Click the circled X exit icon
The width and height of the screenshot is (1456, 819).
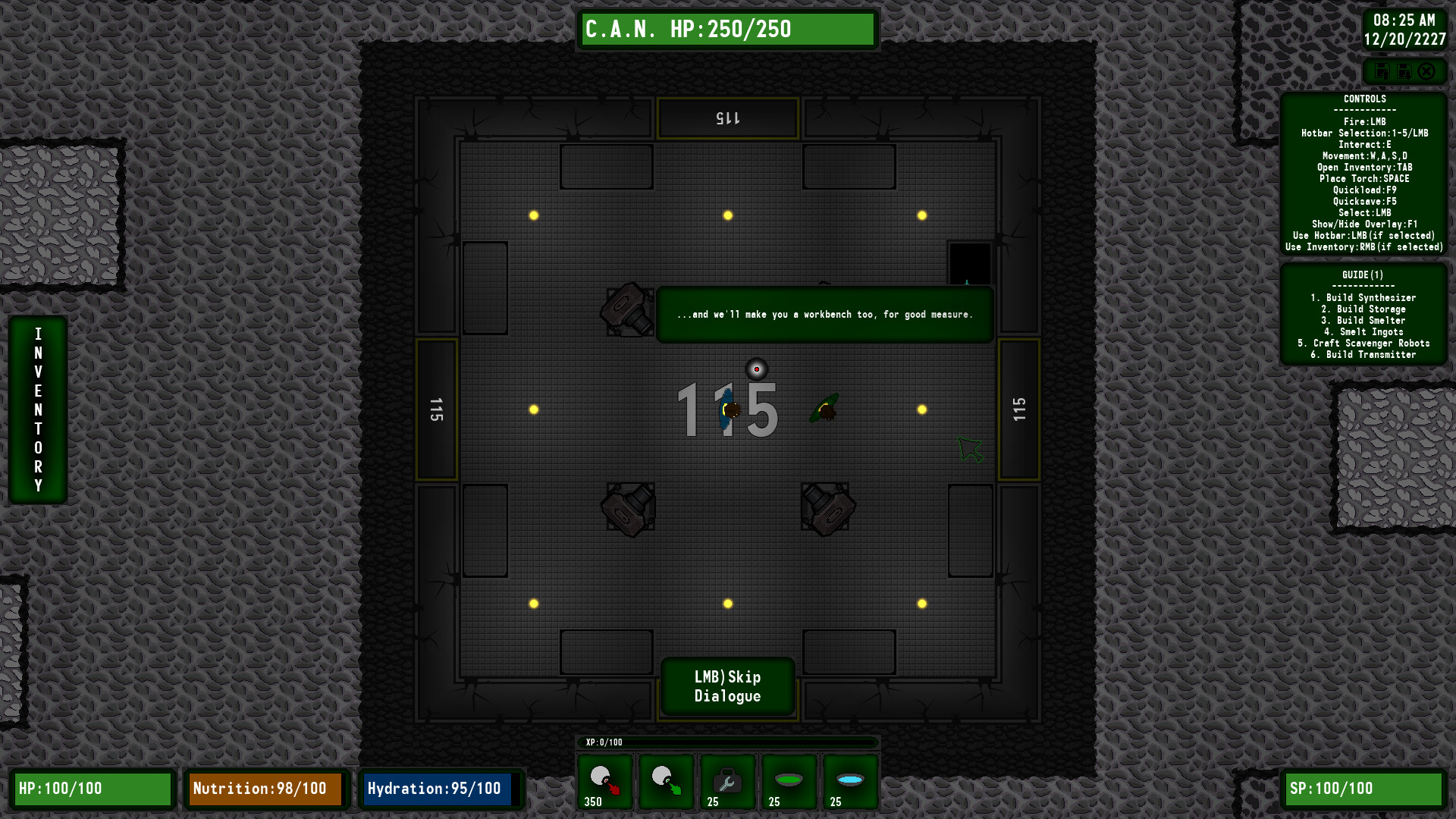pos(1428,72)
